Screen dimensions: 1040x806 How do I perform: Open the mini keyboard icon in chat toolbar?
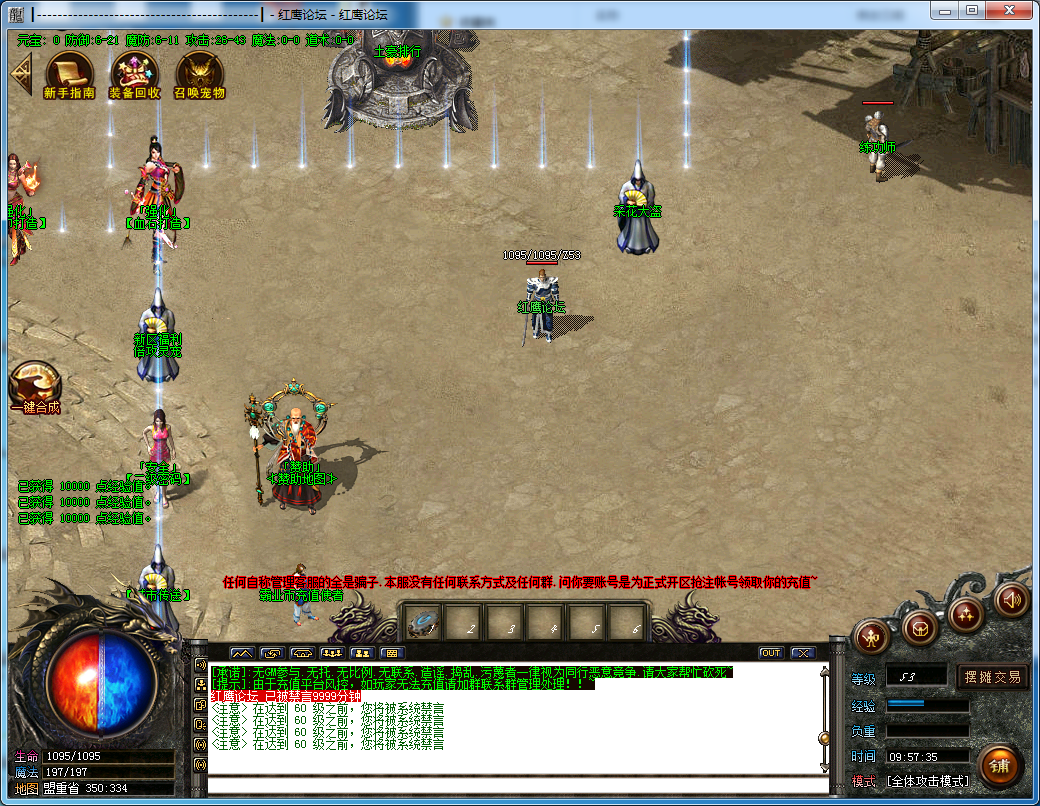click(393, 653)
